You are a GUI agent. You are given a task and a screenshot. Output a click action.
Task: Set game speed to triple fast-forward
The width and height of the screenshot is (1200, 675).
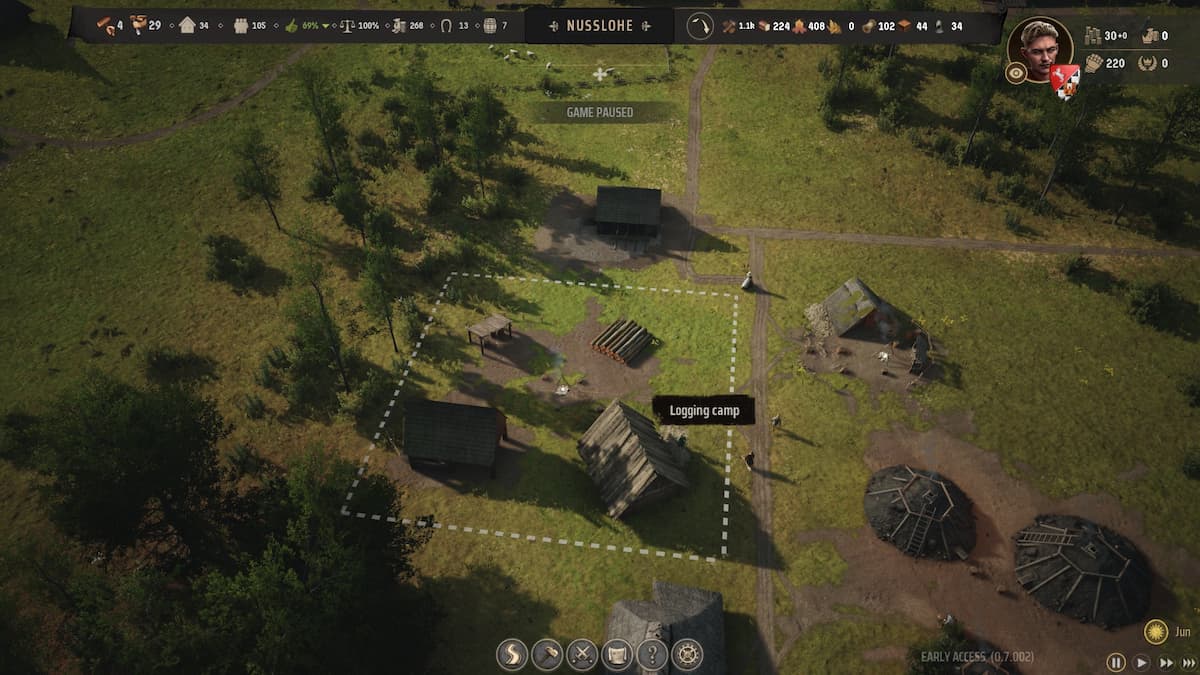pos(1188,662)
